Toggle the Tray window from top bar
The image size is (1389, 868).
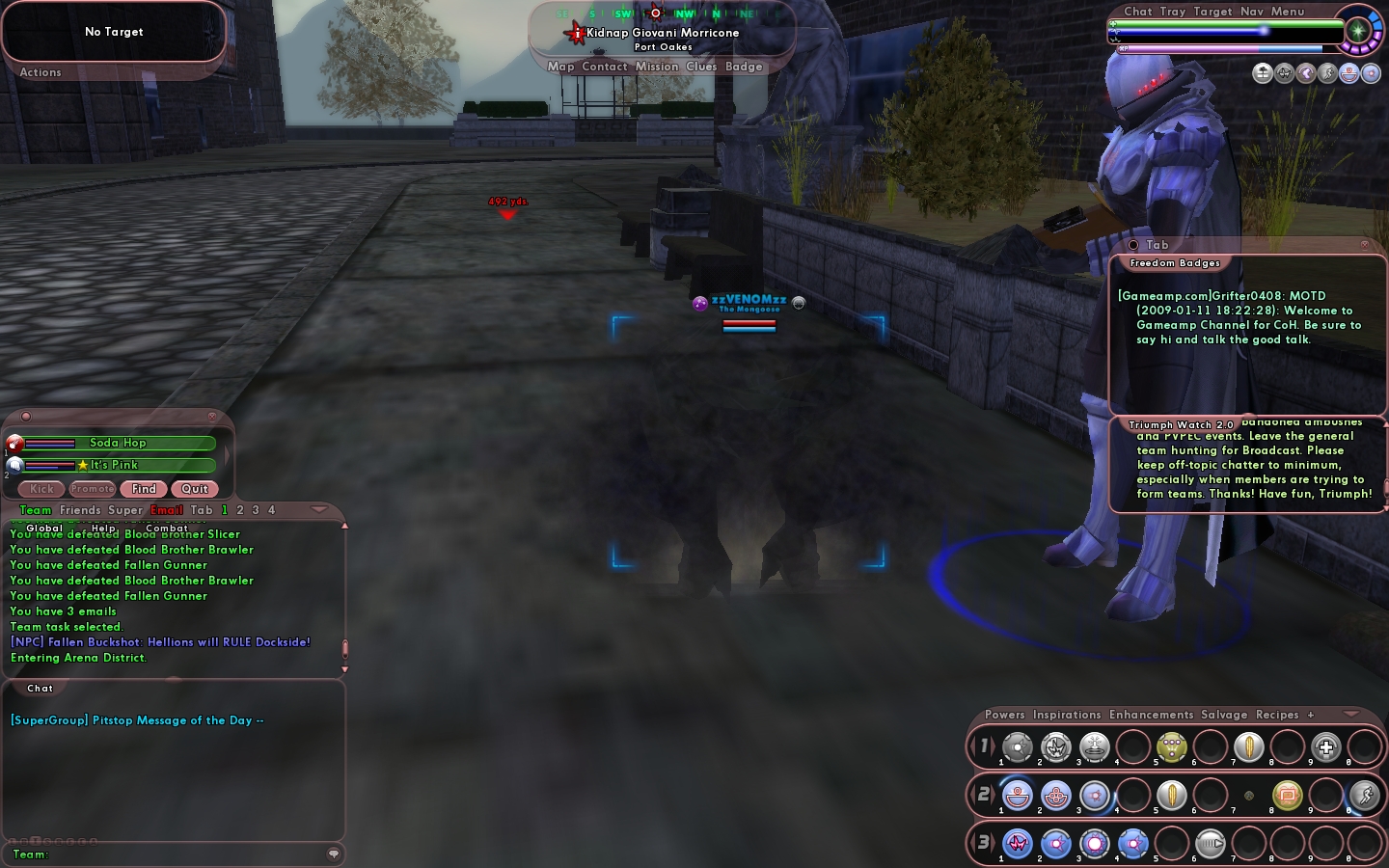point(1173,12)
